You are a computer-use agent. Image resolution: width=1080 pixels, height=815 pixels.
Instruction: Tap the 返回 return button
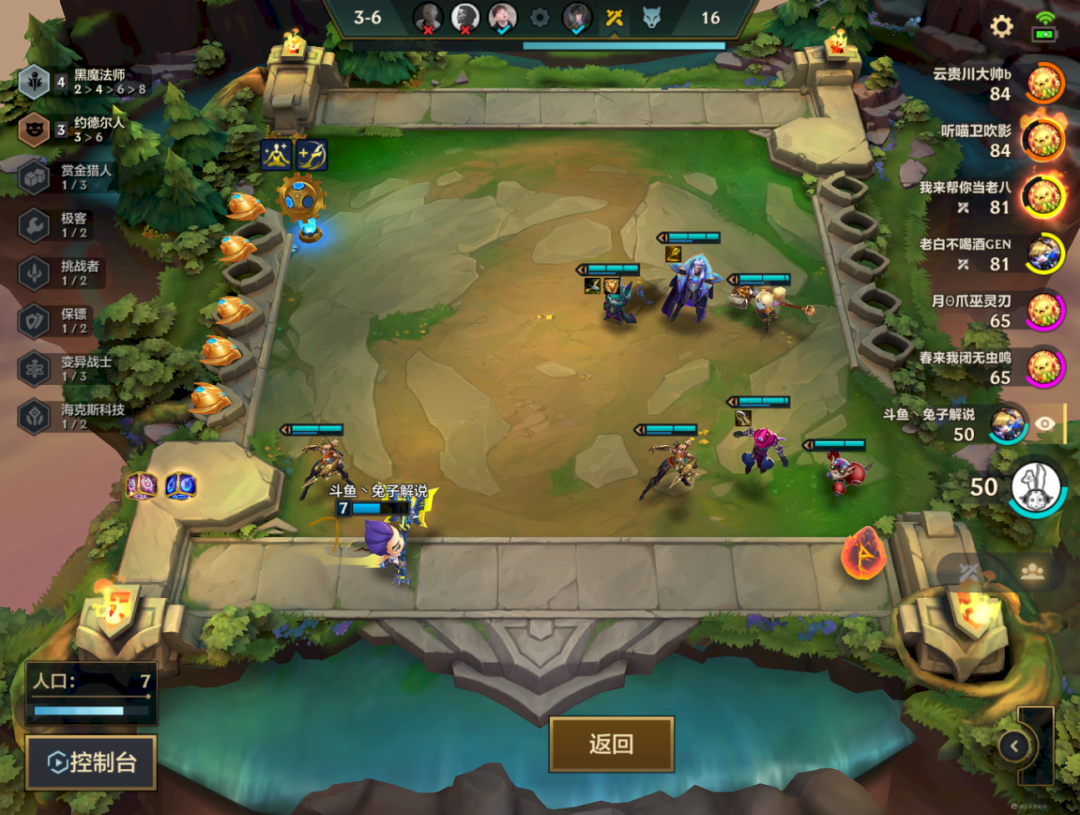pyautogui.click(x=611, y=744)
